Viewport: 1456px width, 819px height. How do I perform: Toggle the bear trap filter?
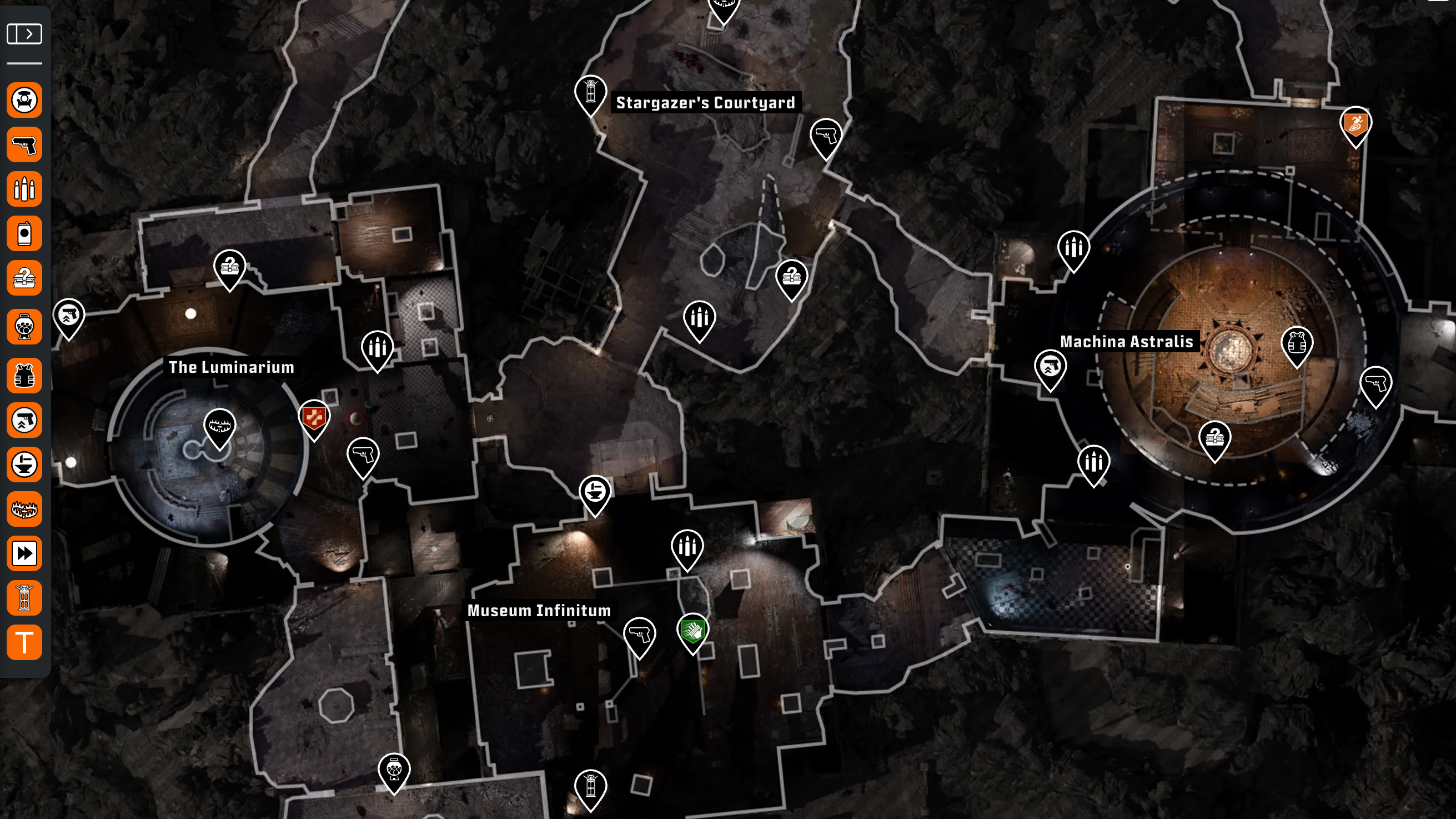[x=24, y=509]
